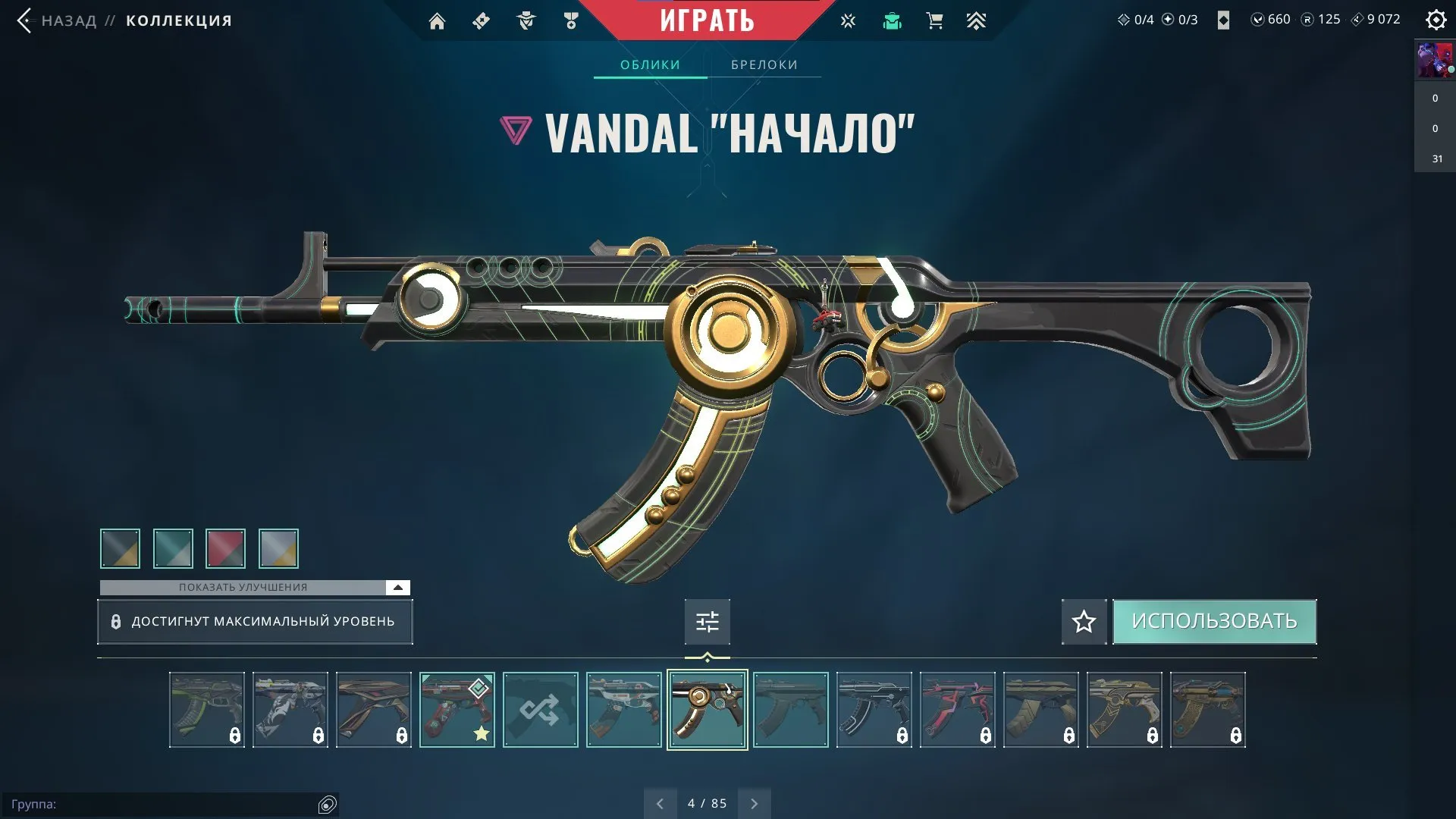This screenshot has width=1456, height=819.
Task: Select the red color variant swatch
Action: pyautogui.click(x=224, y=548)
